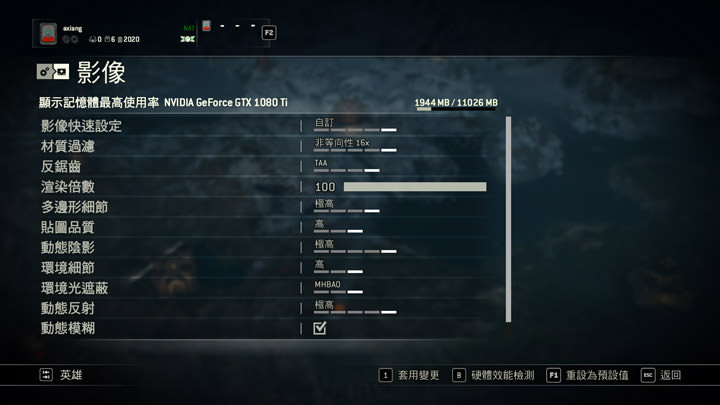Change the 環境光遮蔽 MHBAO option
This screenshot has width=720, height=405.
pos(338,288)
